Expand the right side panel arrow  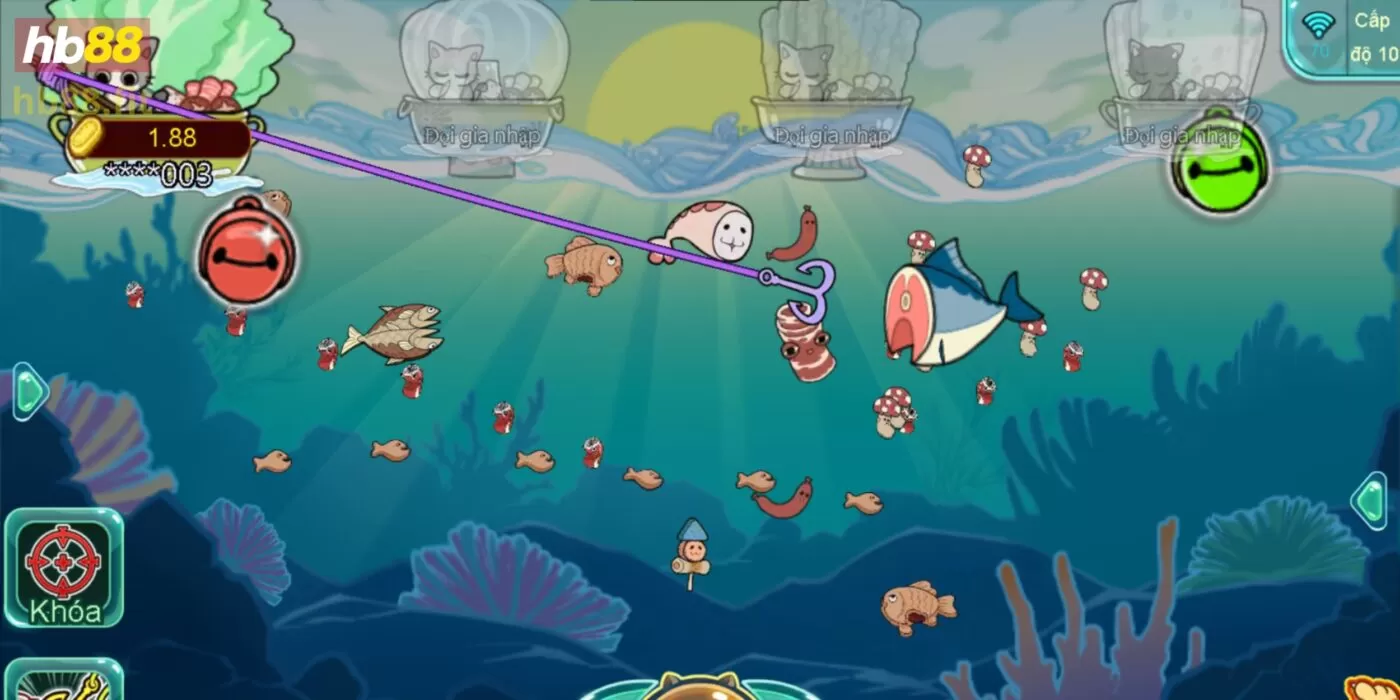(1370, 500)
